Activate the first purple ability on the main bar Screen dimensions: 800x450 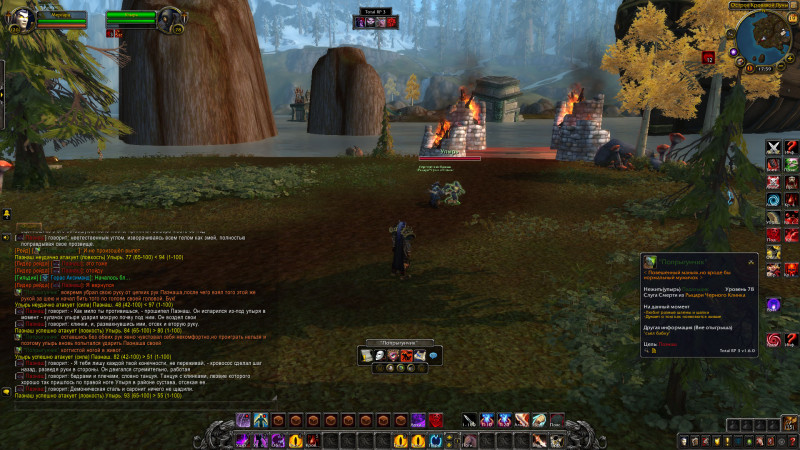pos(243,420)
